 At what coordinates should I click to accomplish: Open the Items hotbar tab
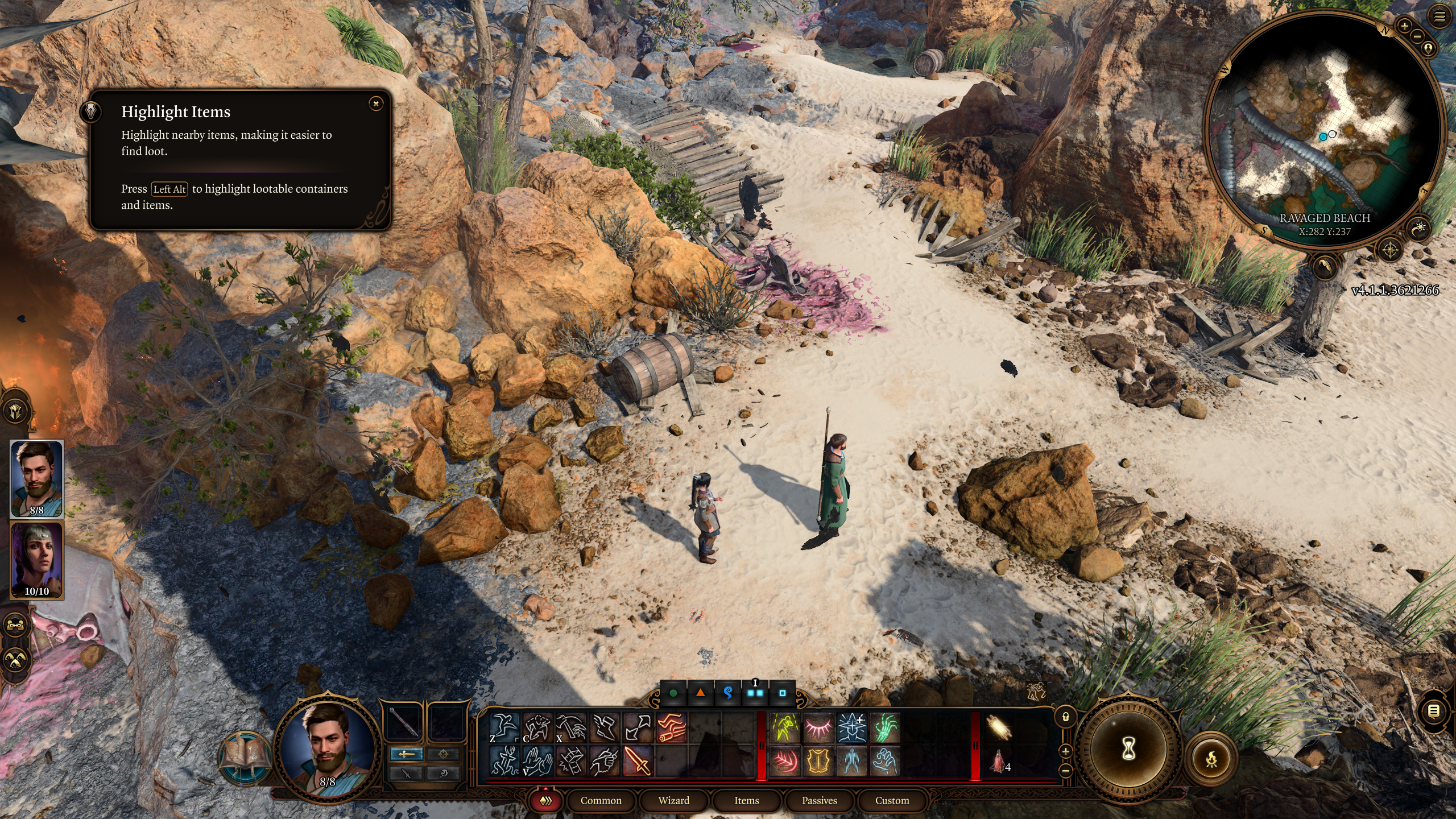(x=746, y=800)
